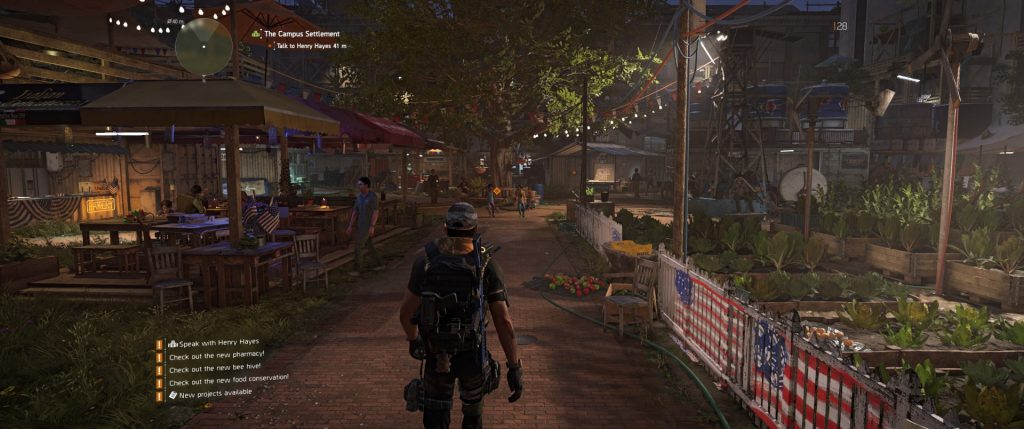Open the circular minimap

coord(204,46)
